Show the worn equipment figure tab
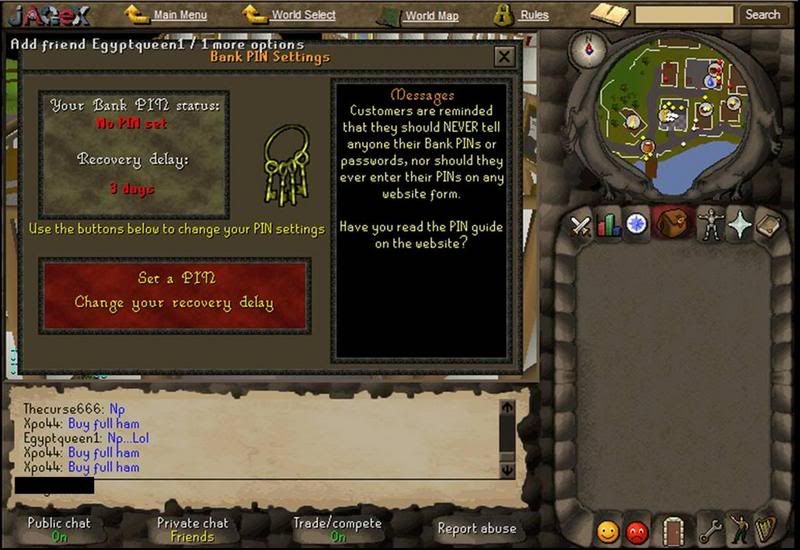This screenshot has width=800, height=550. pos(708,224)
